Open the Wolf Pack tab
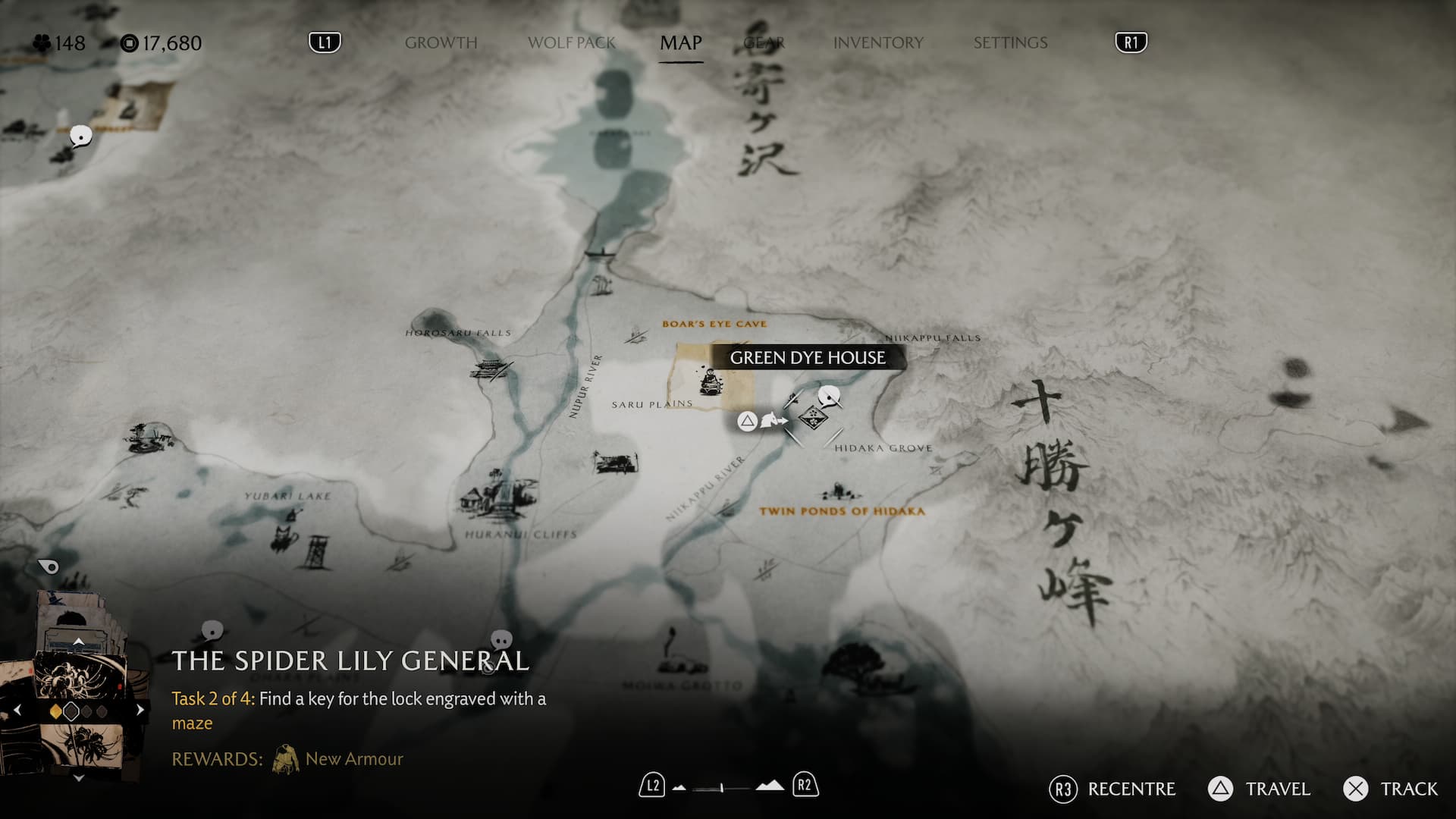1456x819 pixels. click(572, 42)
